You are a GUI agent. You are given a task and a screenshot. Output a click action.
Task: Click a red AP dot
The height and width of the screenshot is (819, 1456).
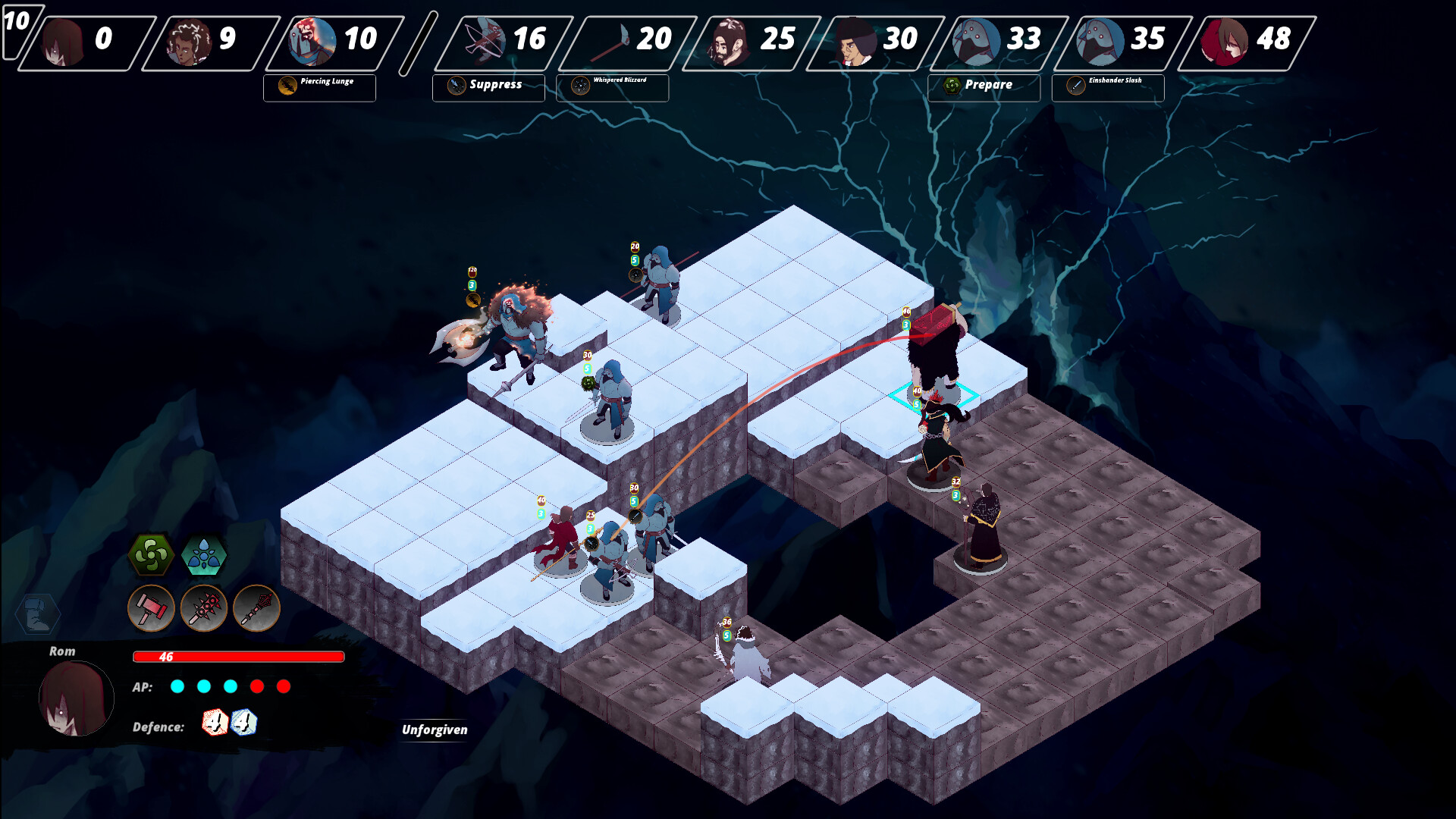[259, 687]
